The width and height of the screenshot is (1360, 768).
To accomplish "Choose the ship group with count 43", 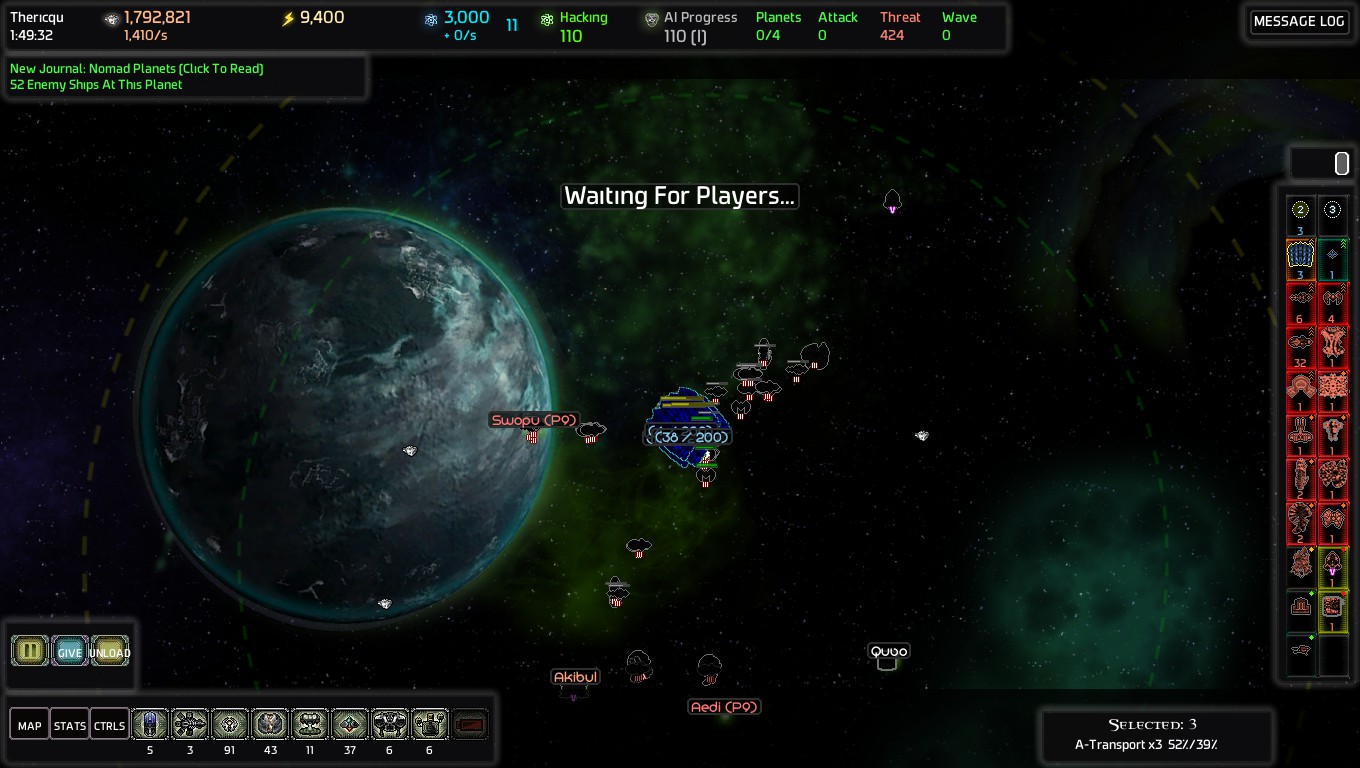I will tap(270, 724).
